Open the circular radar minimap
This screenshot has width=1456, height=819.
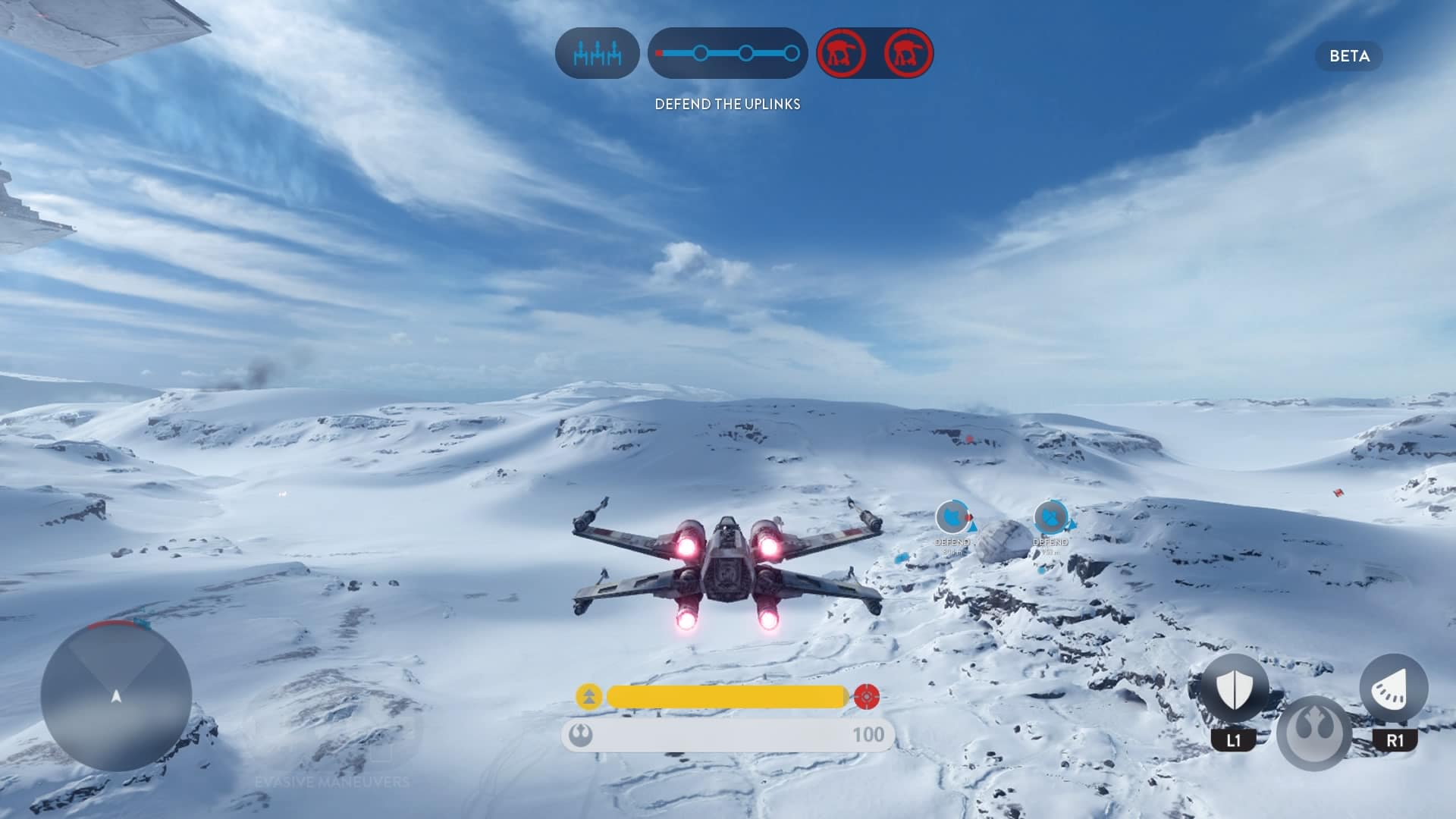(x=116, y=695)
